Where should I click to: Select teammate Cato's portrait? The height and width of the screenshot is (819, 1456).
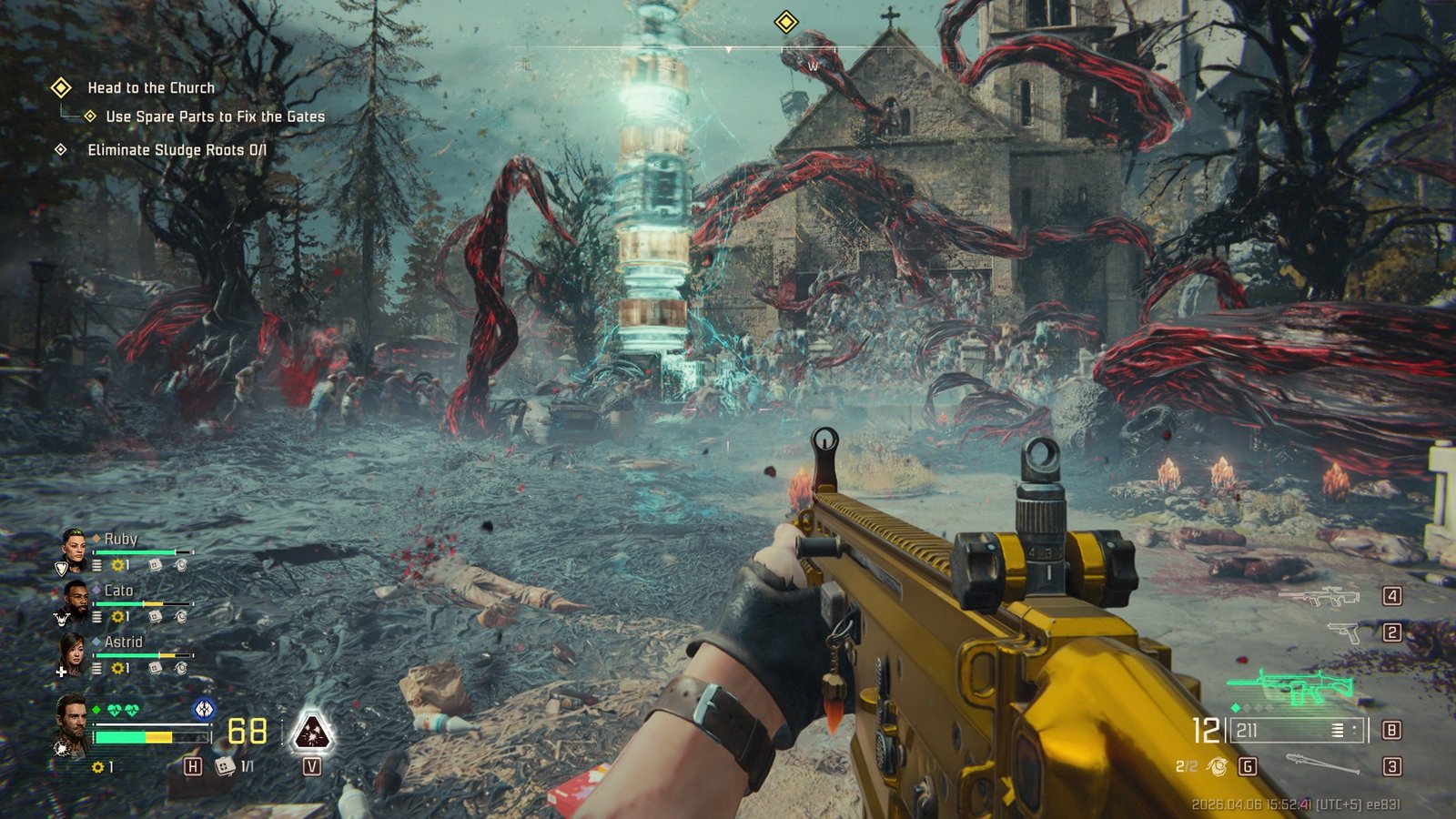[x=75, y=599]
